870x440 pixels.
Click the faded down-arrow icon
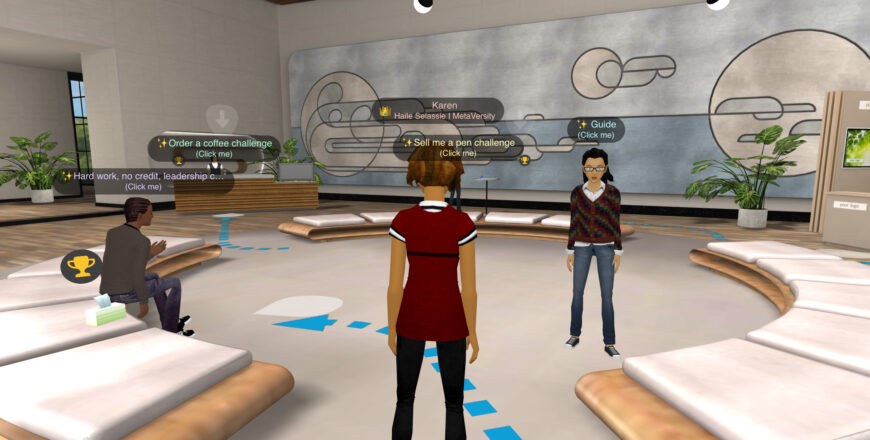(222, 117)
